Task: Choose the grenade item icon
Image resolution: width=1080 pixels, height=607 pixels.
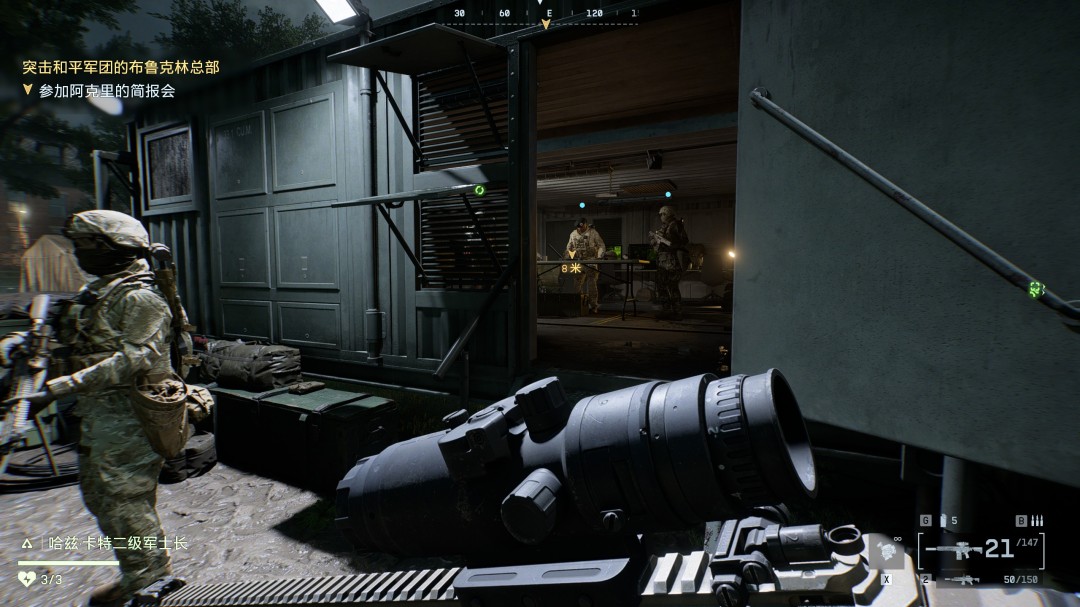Action: point(941,520)
